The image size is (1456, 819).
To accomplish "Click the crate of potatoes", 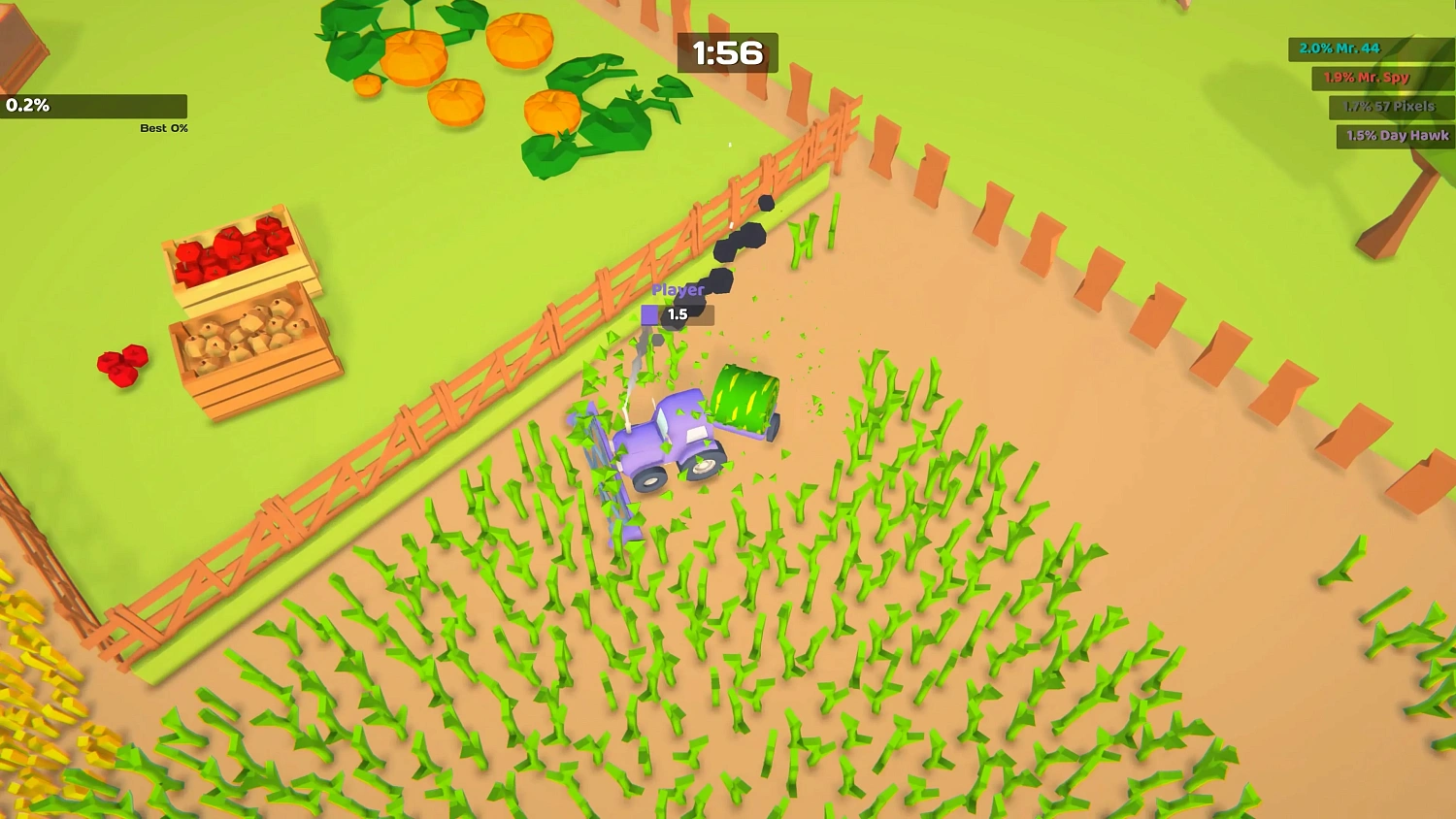I will (248, 340).
